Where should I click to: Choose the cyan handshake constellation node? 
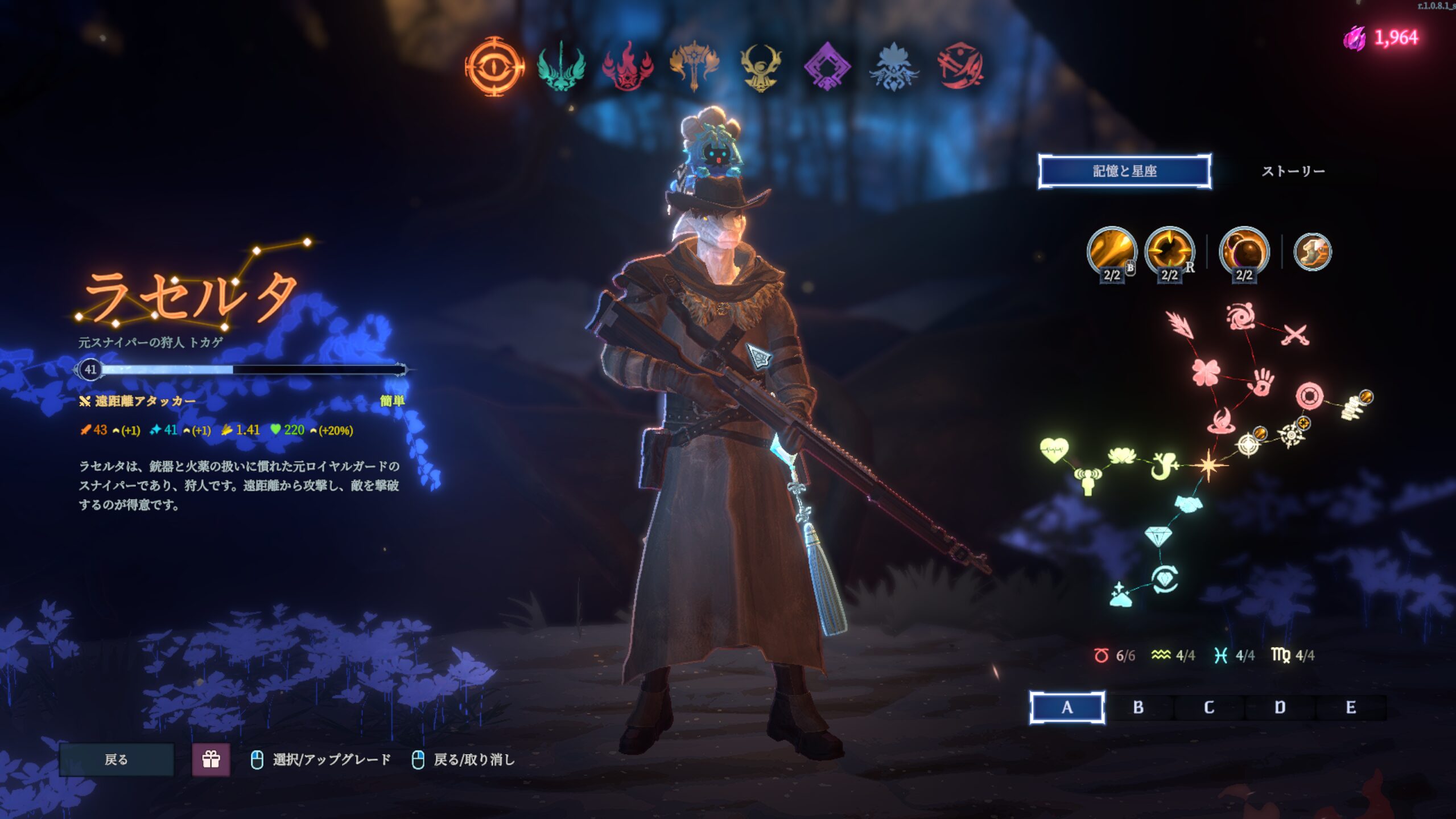click(1188, 503)
